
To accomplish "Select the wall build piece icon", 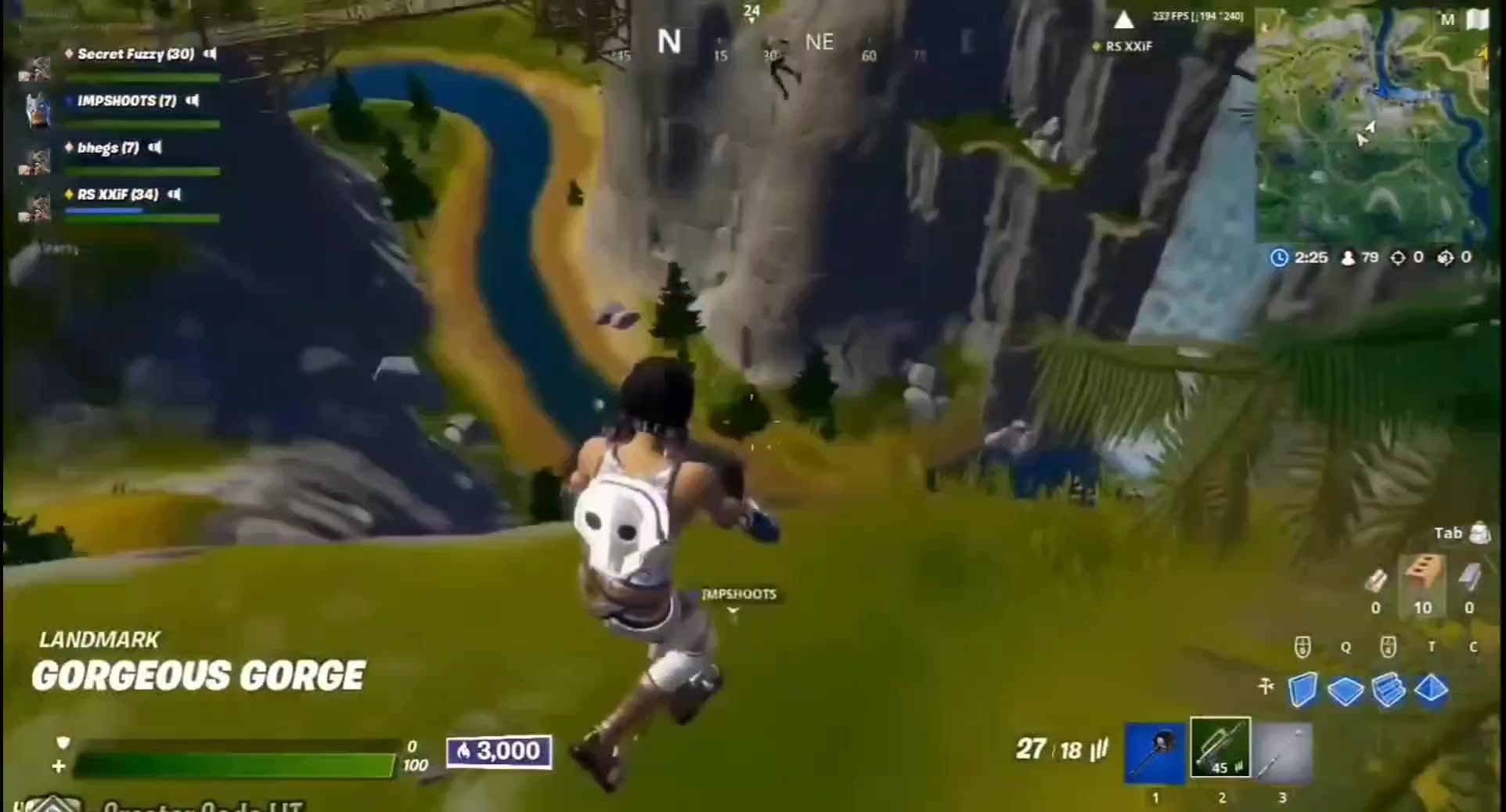I will point(1303,689).
